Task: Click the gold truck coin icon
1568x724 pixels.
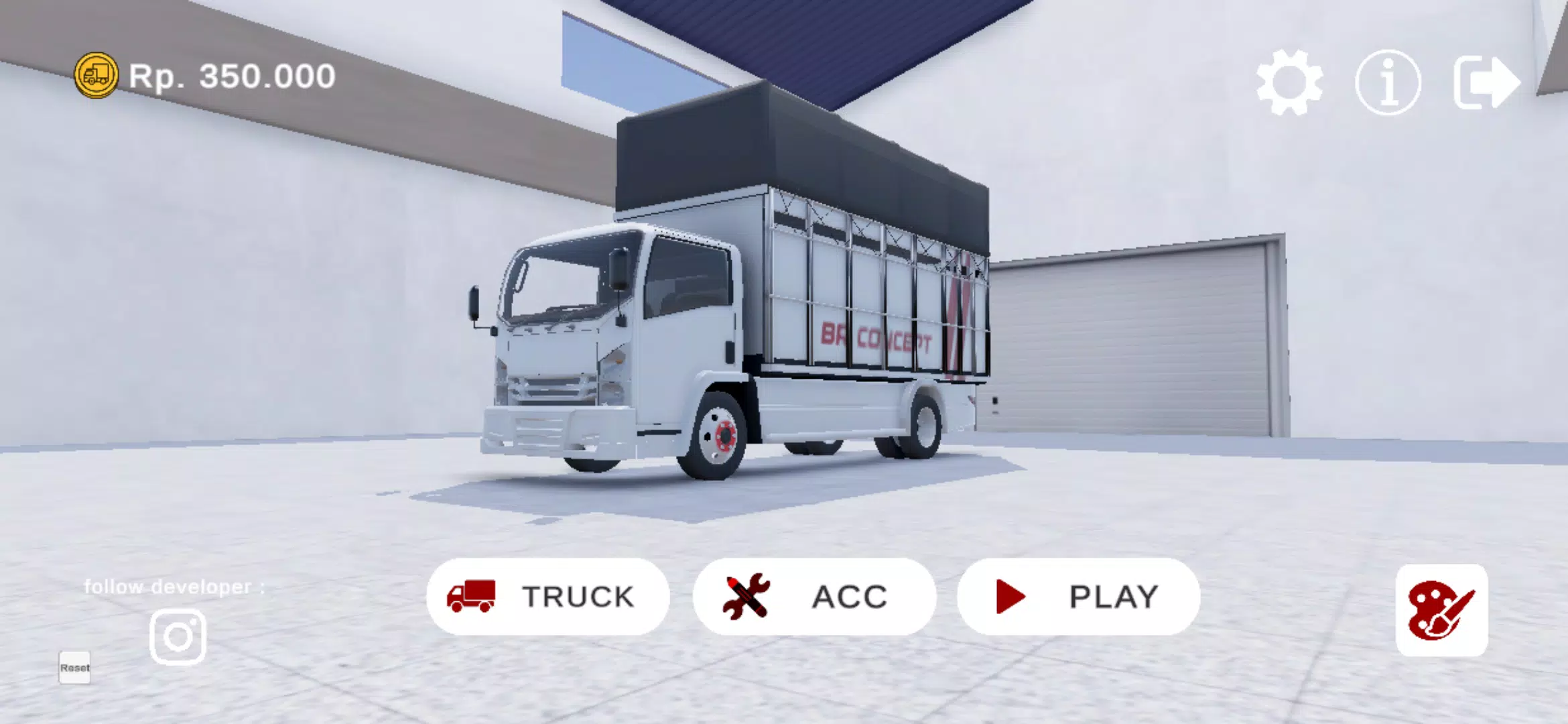Action: [96, 76]
